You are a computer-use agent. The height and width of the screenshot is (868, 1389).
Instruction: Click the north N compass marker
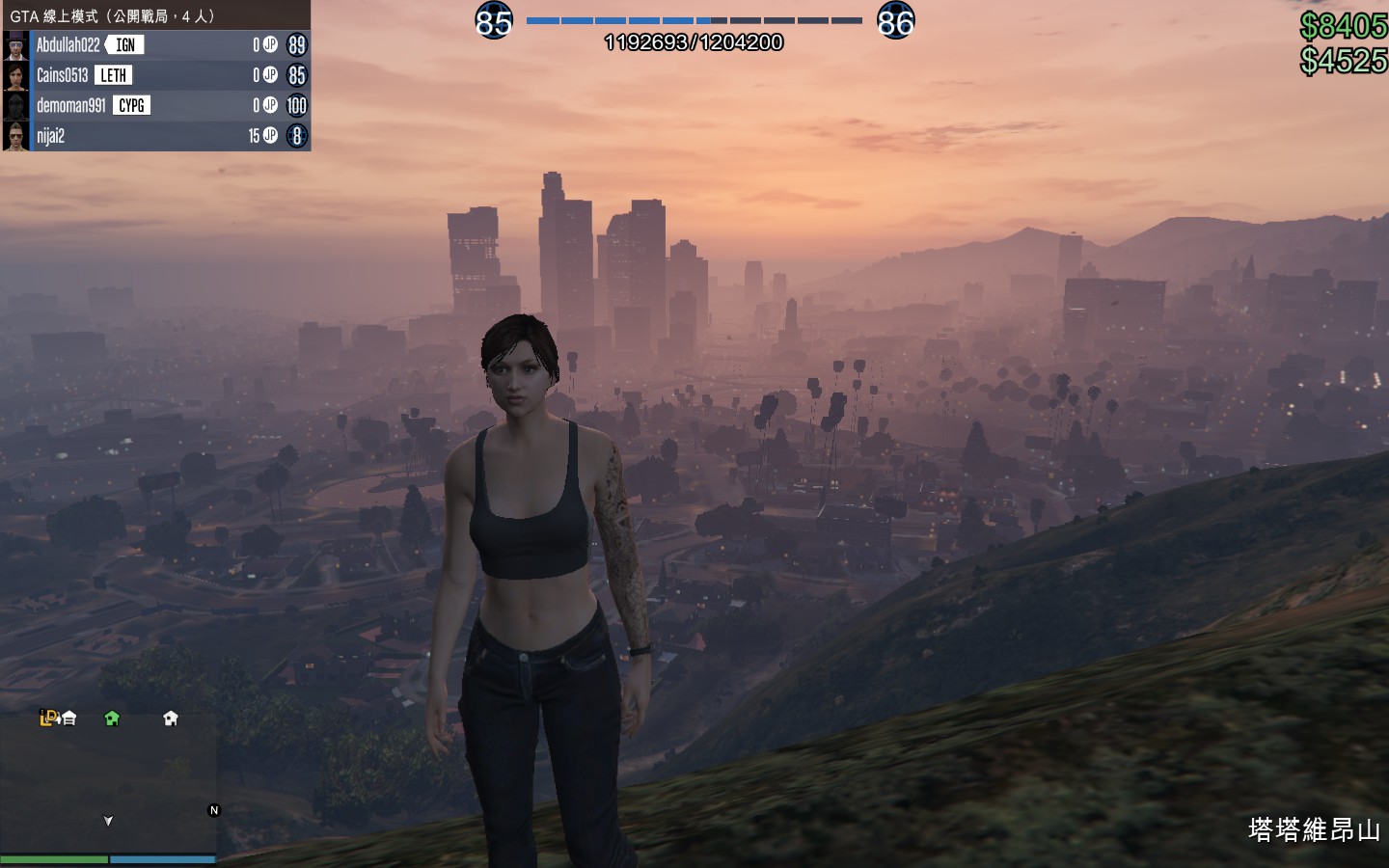point(214,810)
